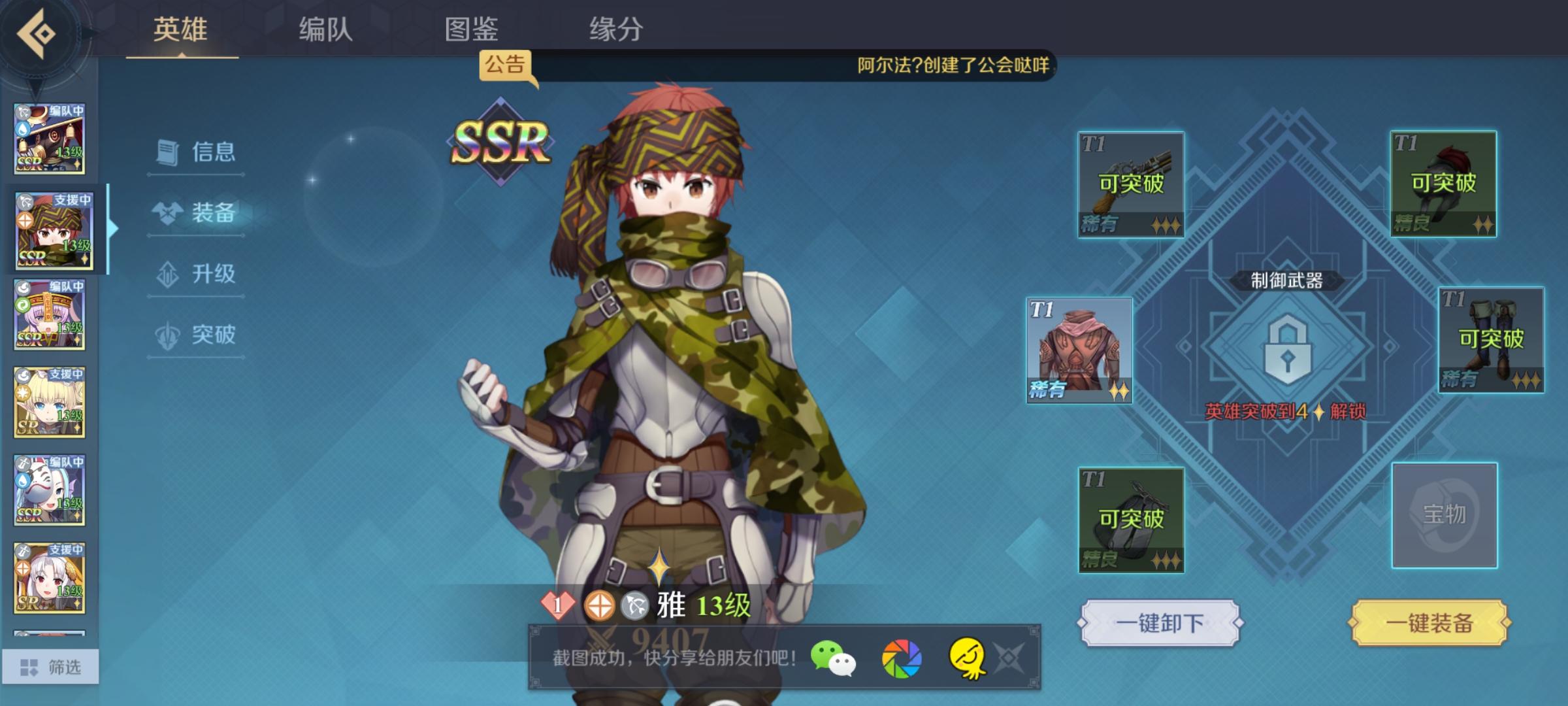The height and width of the screenshot is (706, 1568).
Task: Switch to the 突破 section
Action: coord(195,335)
